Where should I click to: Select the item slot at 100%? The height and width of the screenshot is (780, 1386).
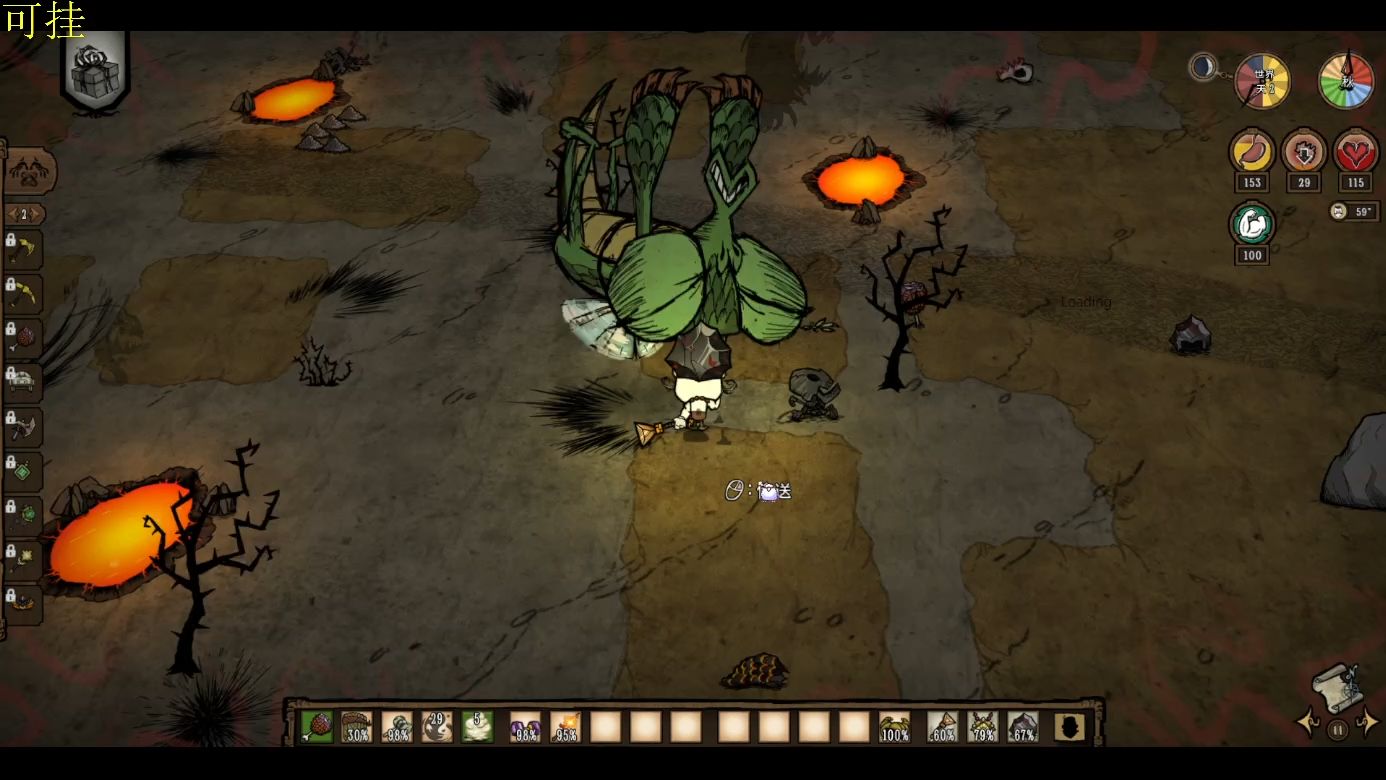point(894,726)
